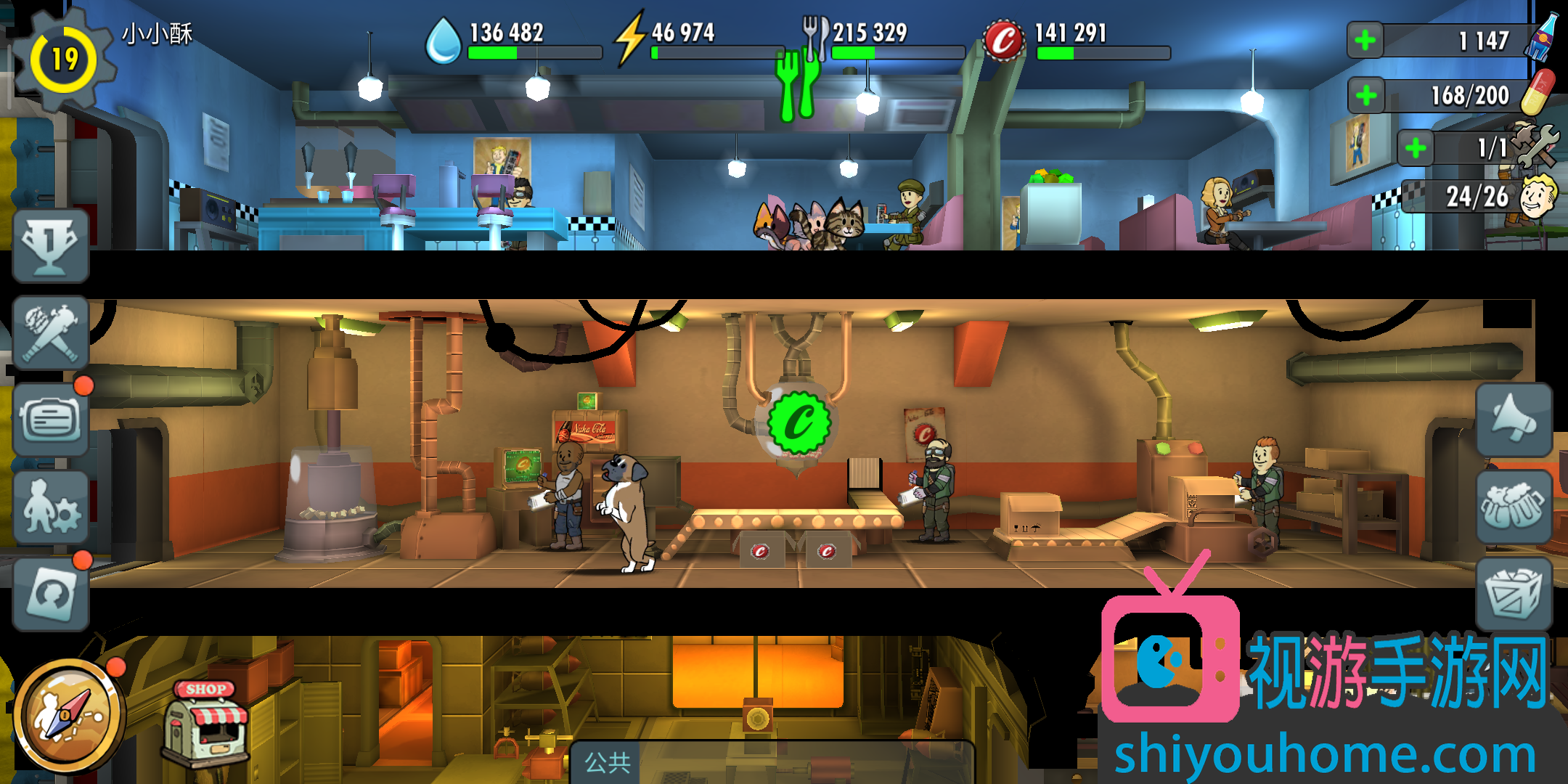This screenshot has height=784, width=1568.
Task: Tap the Vault Boy dweller count icon
Action: tap(1538, 196)
